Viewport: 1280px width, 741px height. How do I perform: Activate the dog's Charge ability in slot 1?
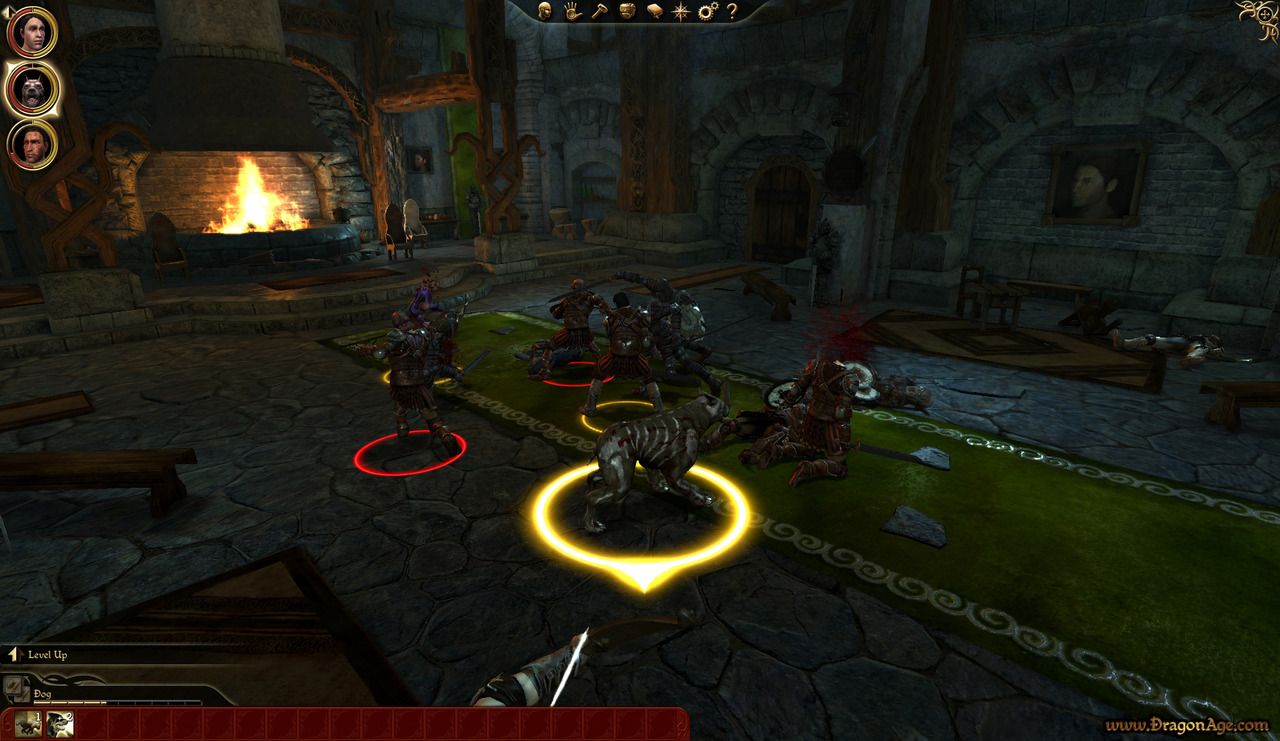click(x=28, y=724)
